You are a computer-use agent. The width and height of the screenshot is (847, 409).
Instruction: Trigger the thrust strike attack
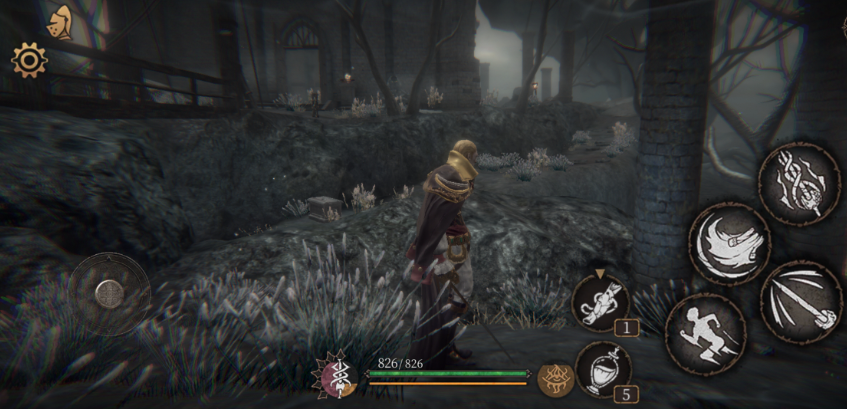coord(801,302)
